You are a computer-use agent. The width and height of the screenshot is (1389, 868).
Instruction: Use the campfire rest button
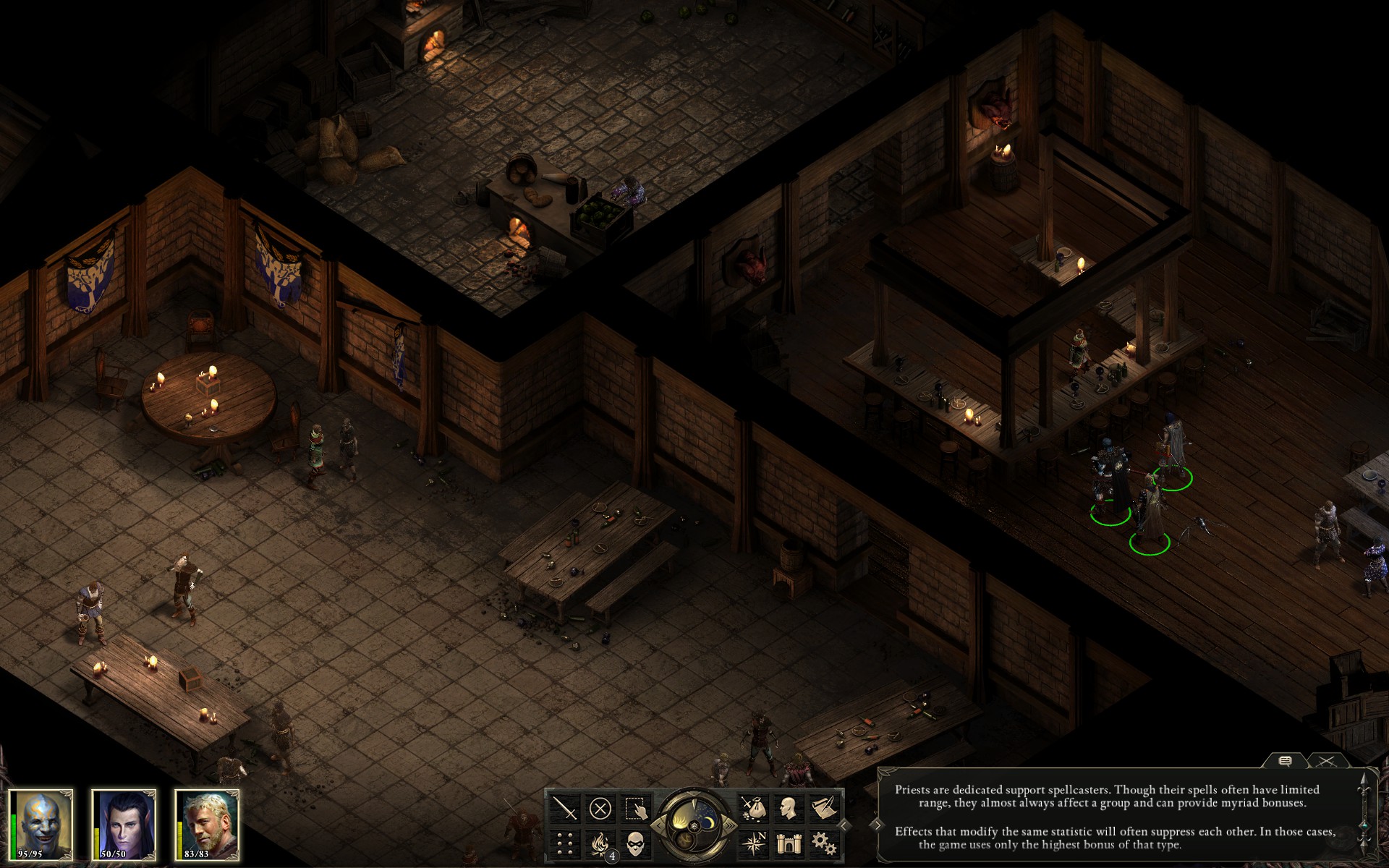[x=600, y=843]
